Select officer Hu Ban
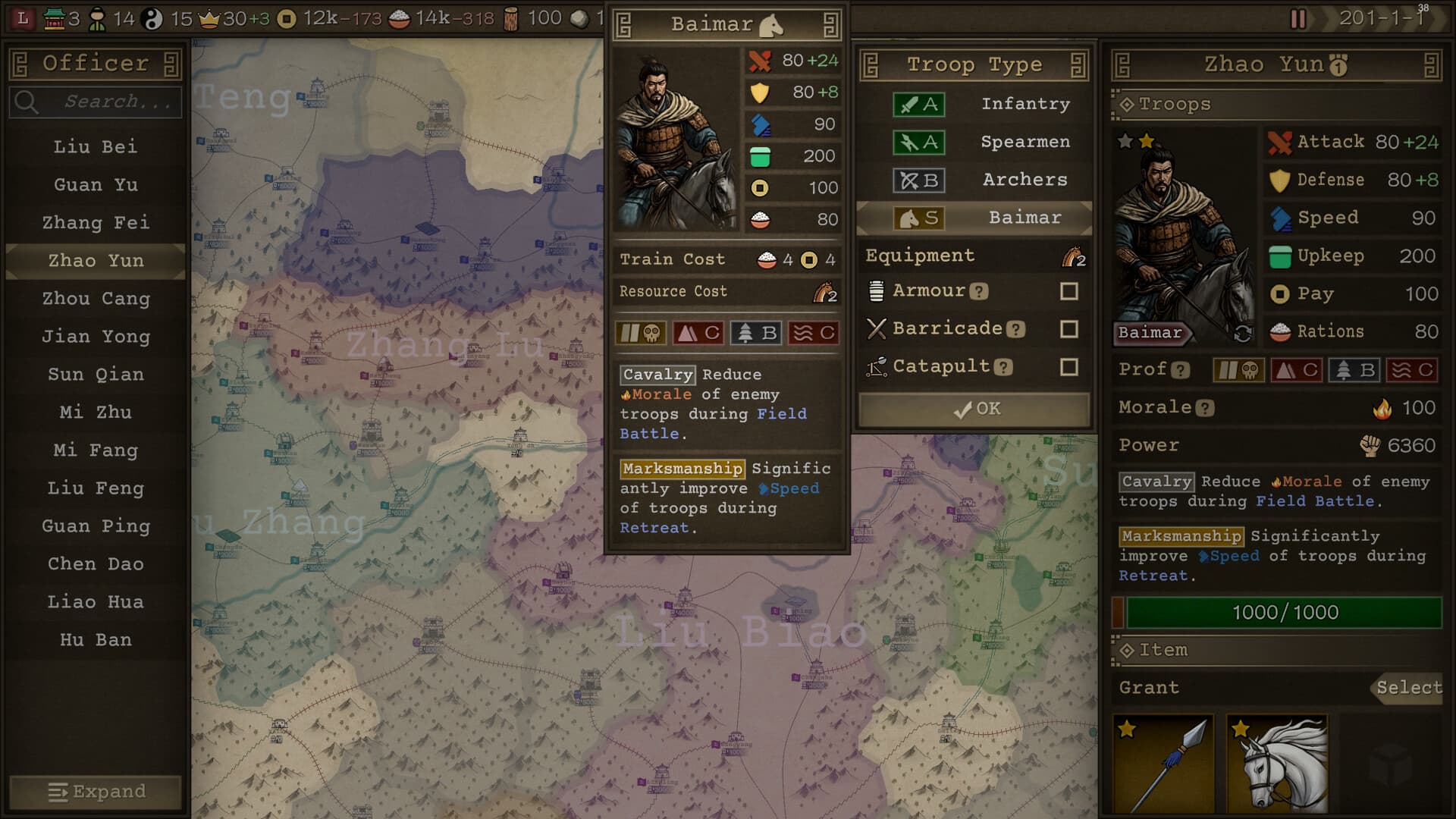The height and width of the screenshot is (819, 1456). tap(96, 639)
